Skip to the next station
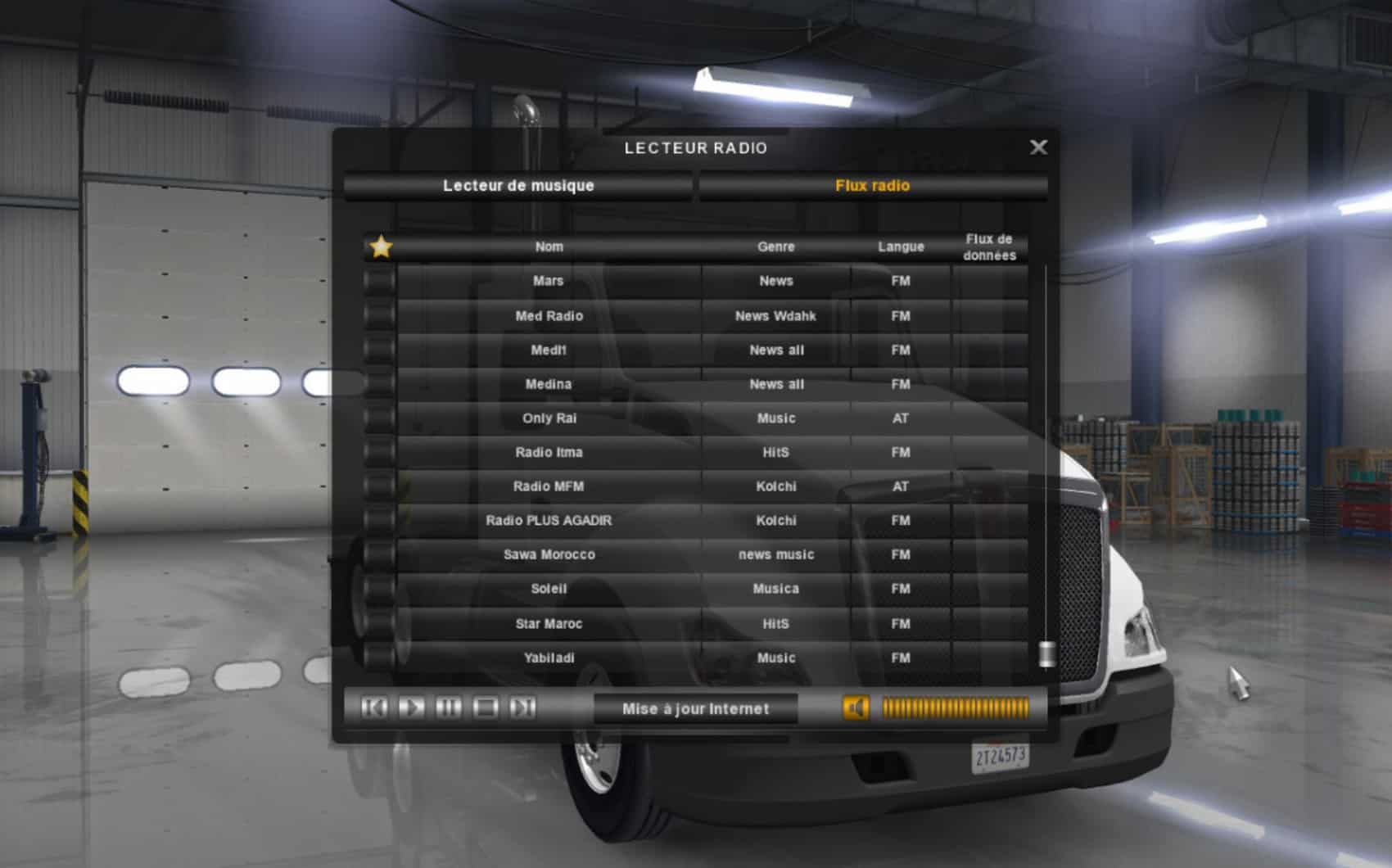This screenshot has width=1392, height=868. tap(522, 708)
